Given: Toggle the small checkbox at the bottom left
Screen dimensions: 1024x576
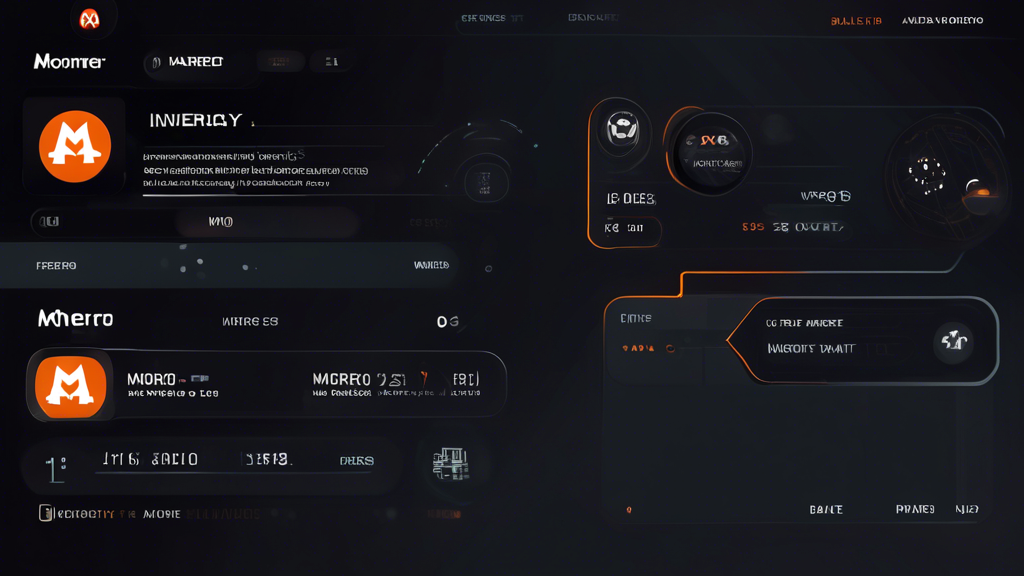Looking at the screenshot, I should click(x=45, y=513).
